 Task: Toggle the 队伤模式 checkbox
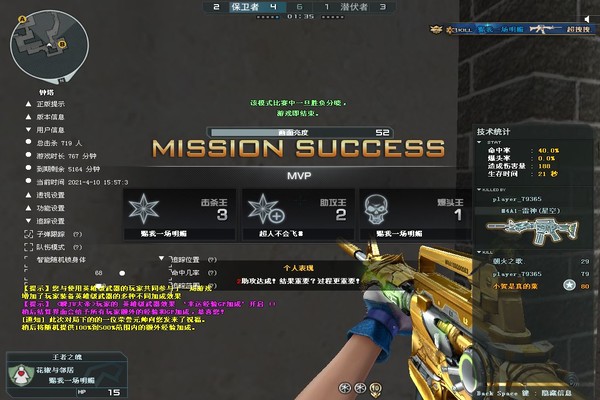29,245
